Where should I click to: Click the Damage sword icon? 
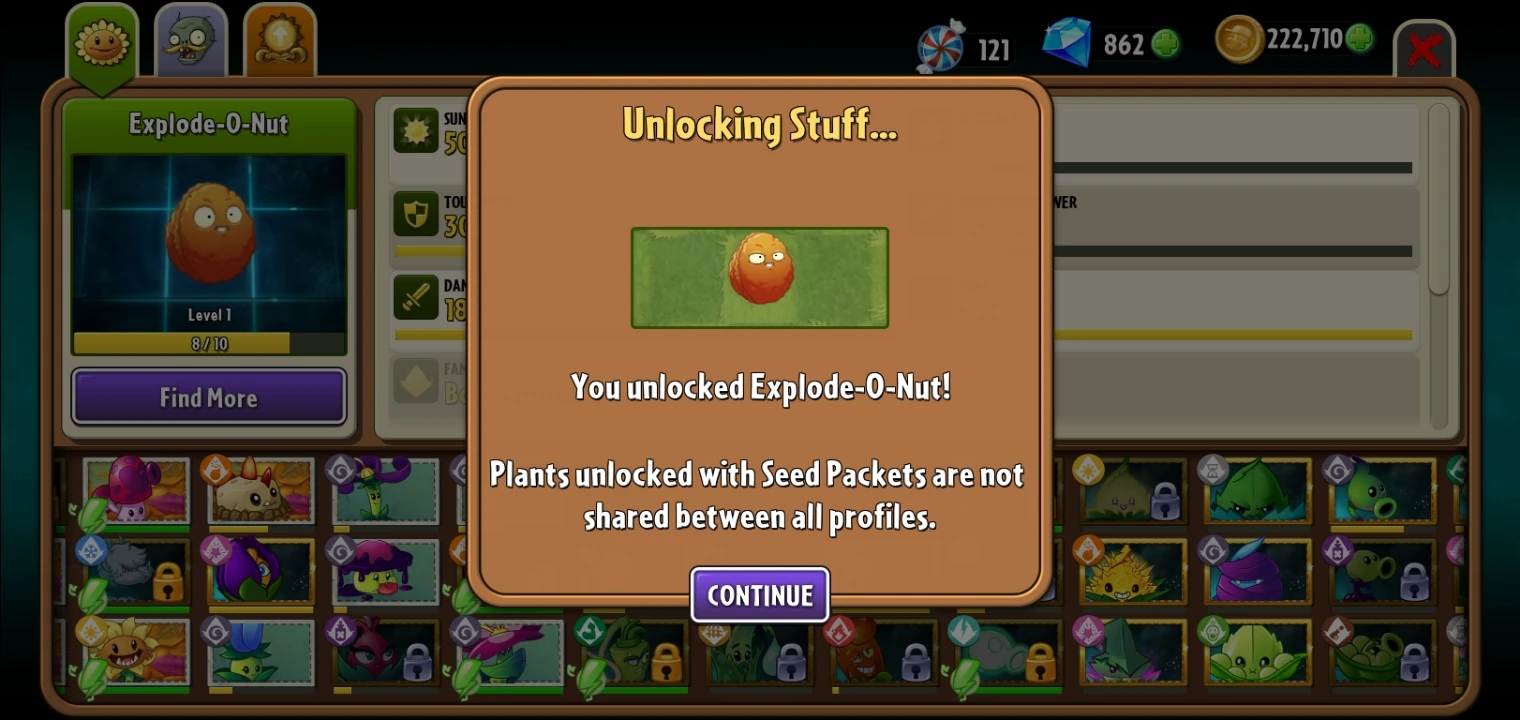(x=417, y=295)
